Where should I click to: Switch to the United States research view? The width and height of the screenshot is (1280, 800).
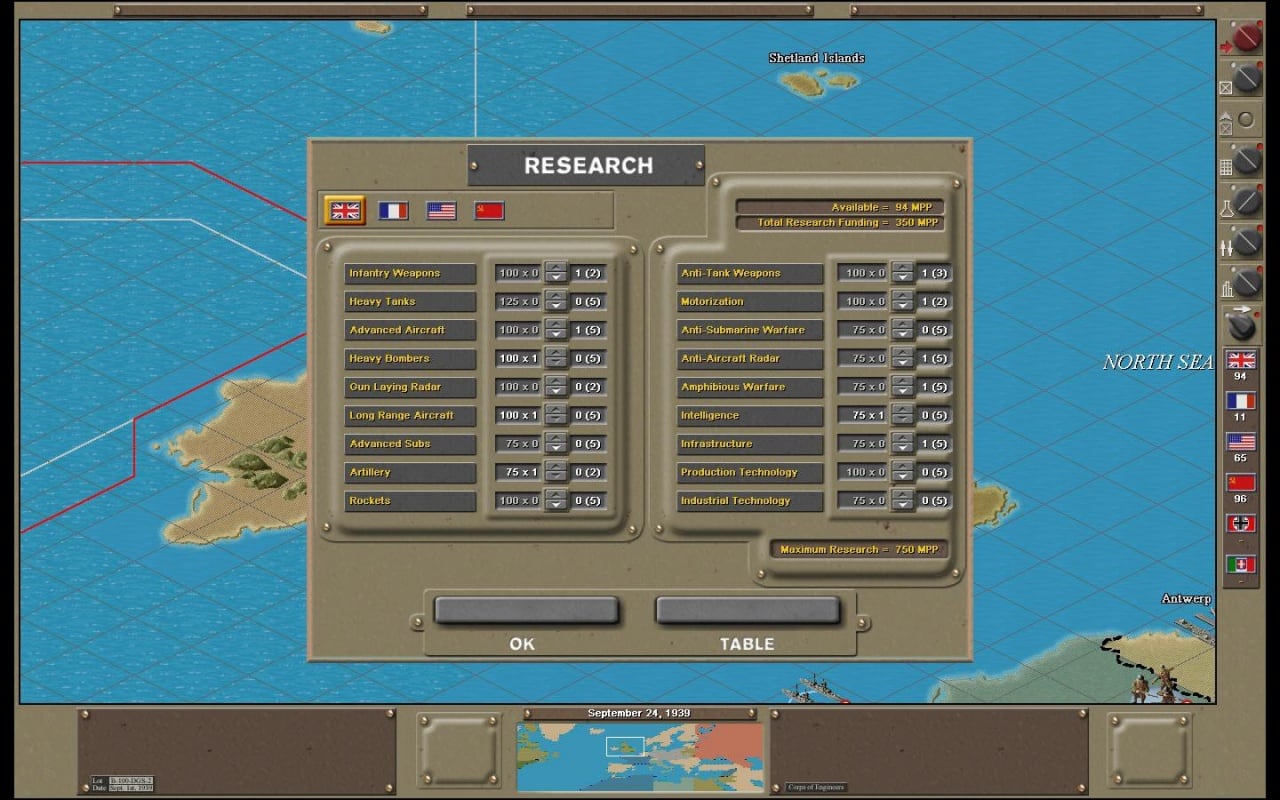pyautogui.click(x=440, y=210)
